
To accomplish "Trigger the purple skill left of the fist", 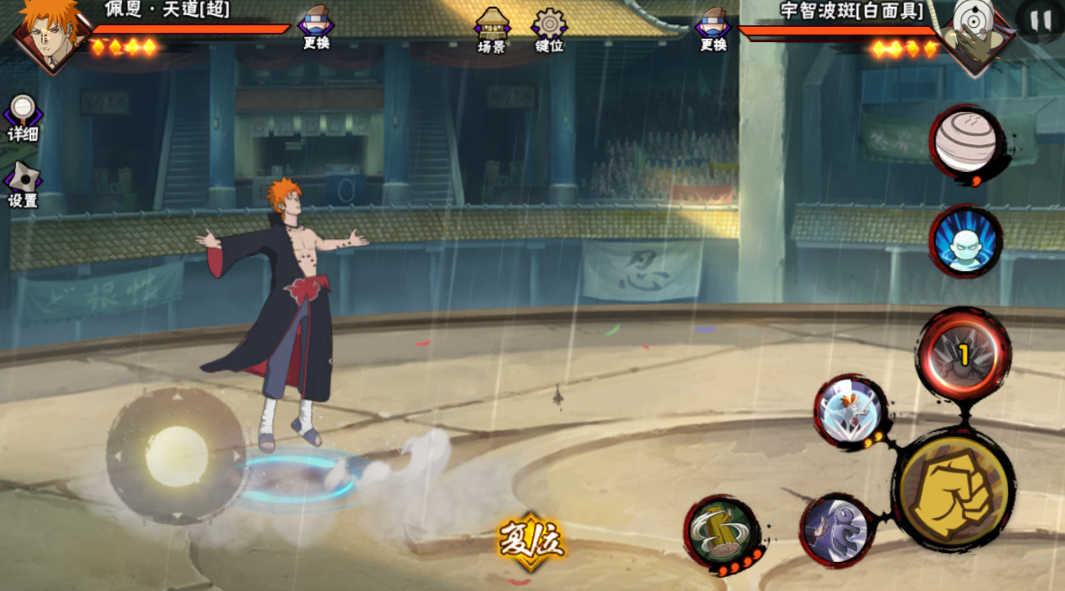I will (838, 528).
